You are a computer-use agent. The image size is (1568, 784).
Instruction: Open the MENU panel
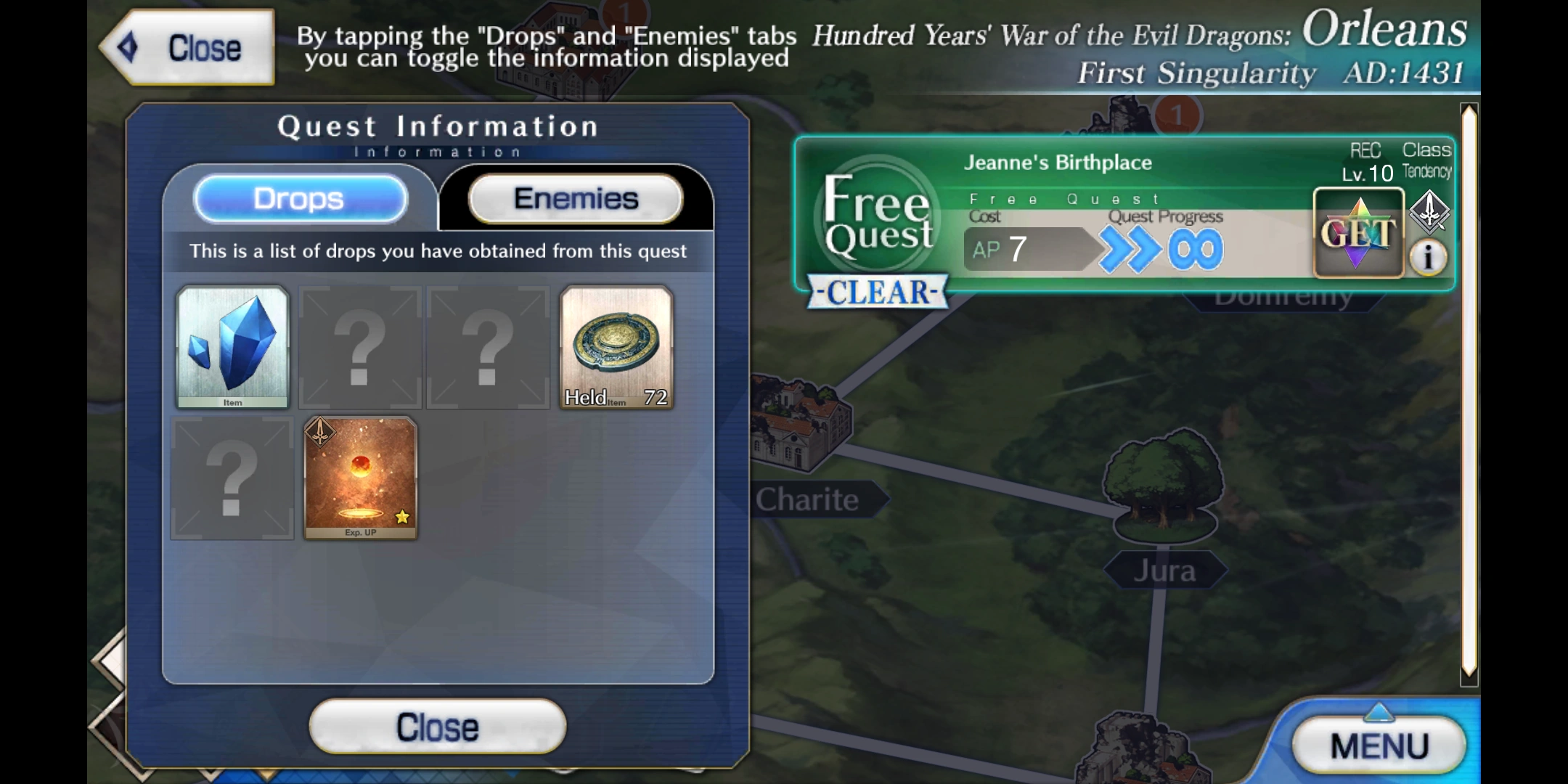1380,744
